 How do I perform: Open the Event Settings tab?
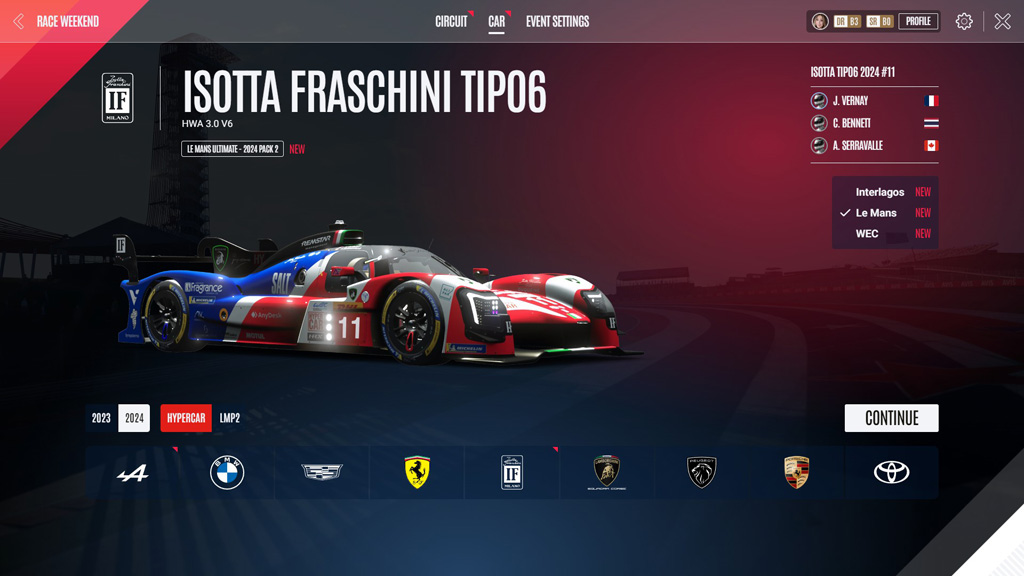click(x=557, y=21)
